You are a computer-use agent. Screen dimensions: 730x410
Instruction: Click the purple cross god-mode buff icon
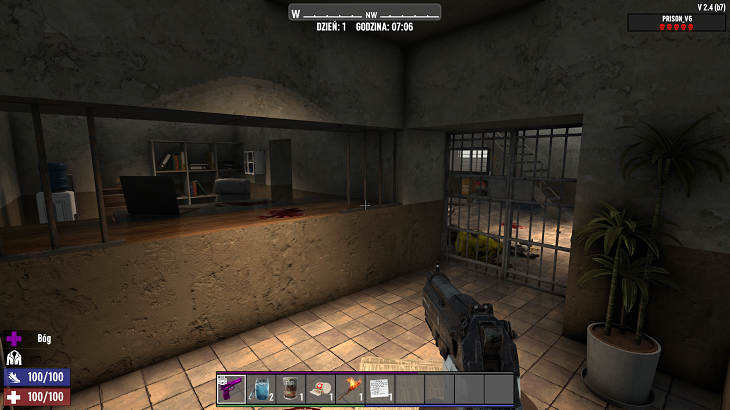(x=14, y=339)
